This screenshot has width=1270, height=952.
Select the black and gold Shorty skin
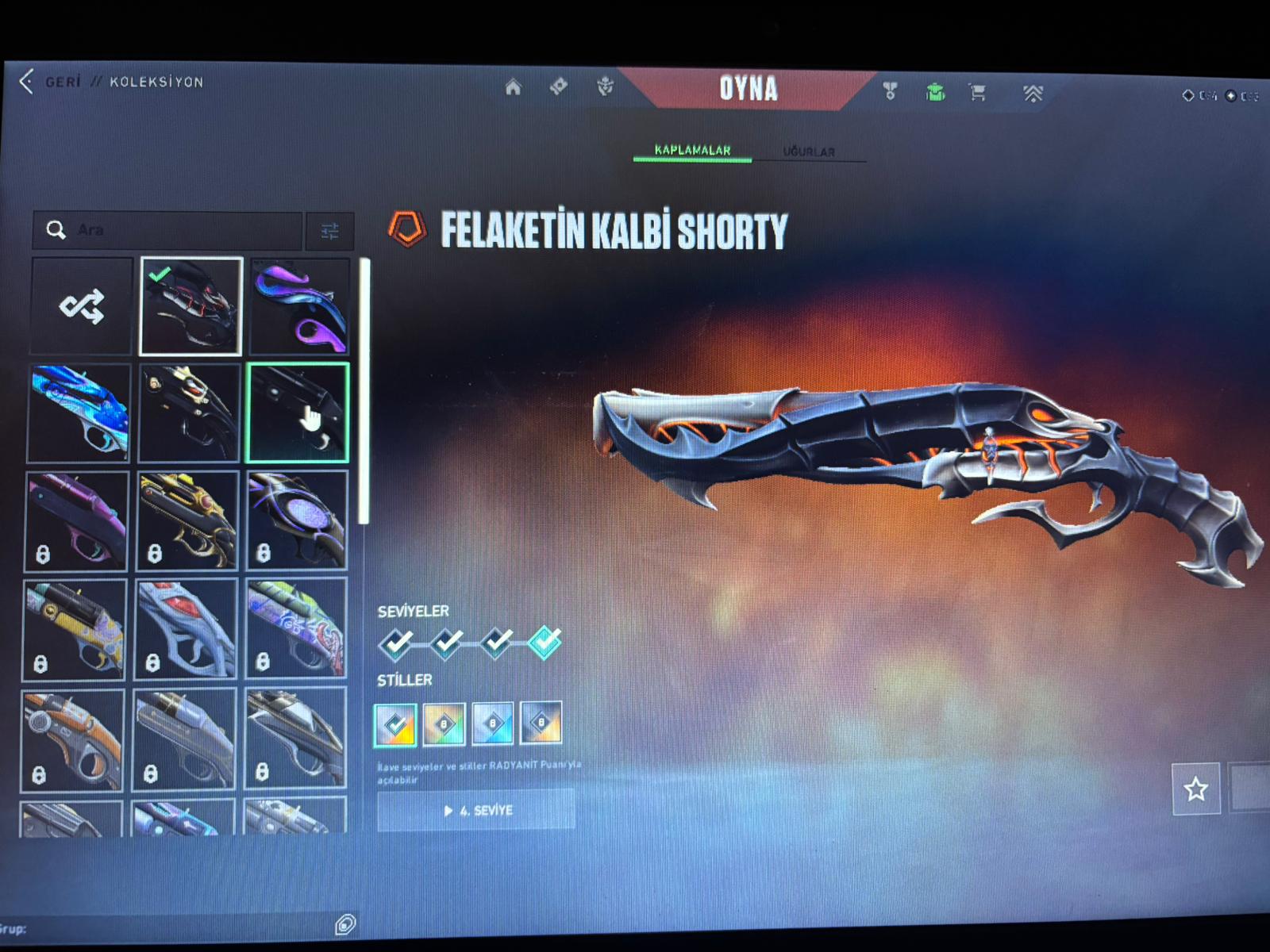pyautogui.click(x=189, y=413)
